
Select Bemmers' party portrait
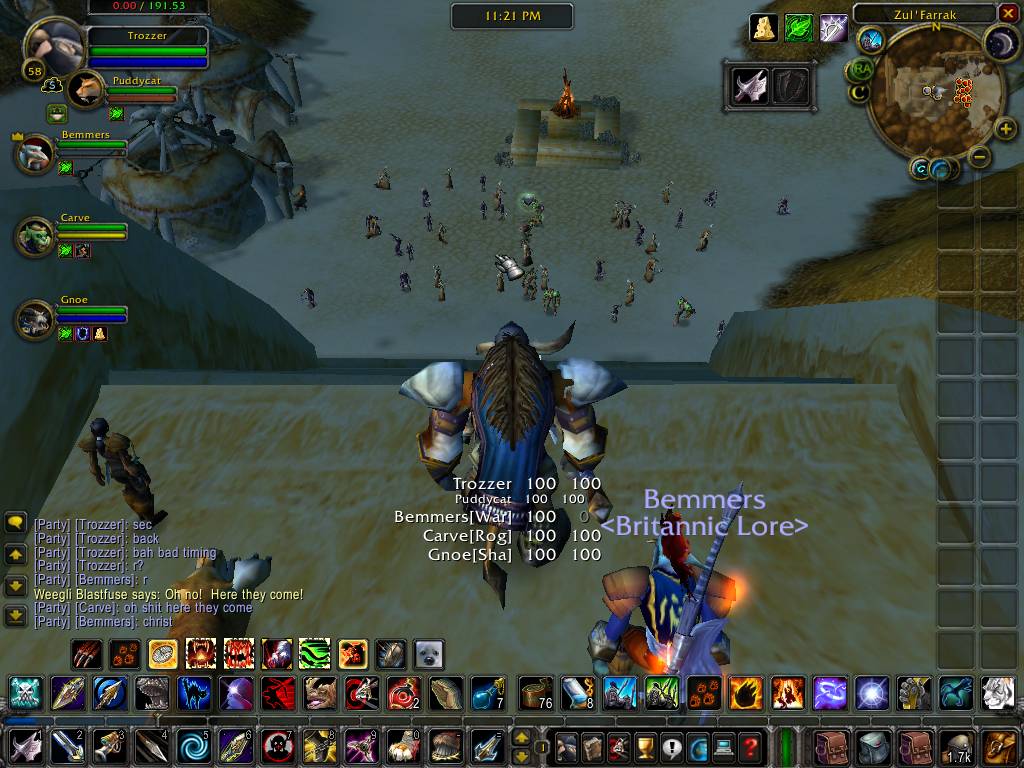(x=35, y=153)
